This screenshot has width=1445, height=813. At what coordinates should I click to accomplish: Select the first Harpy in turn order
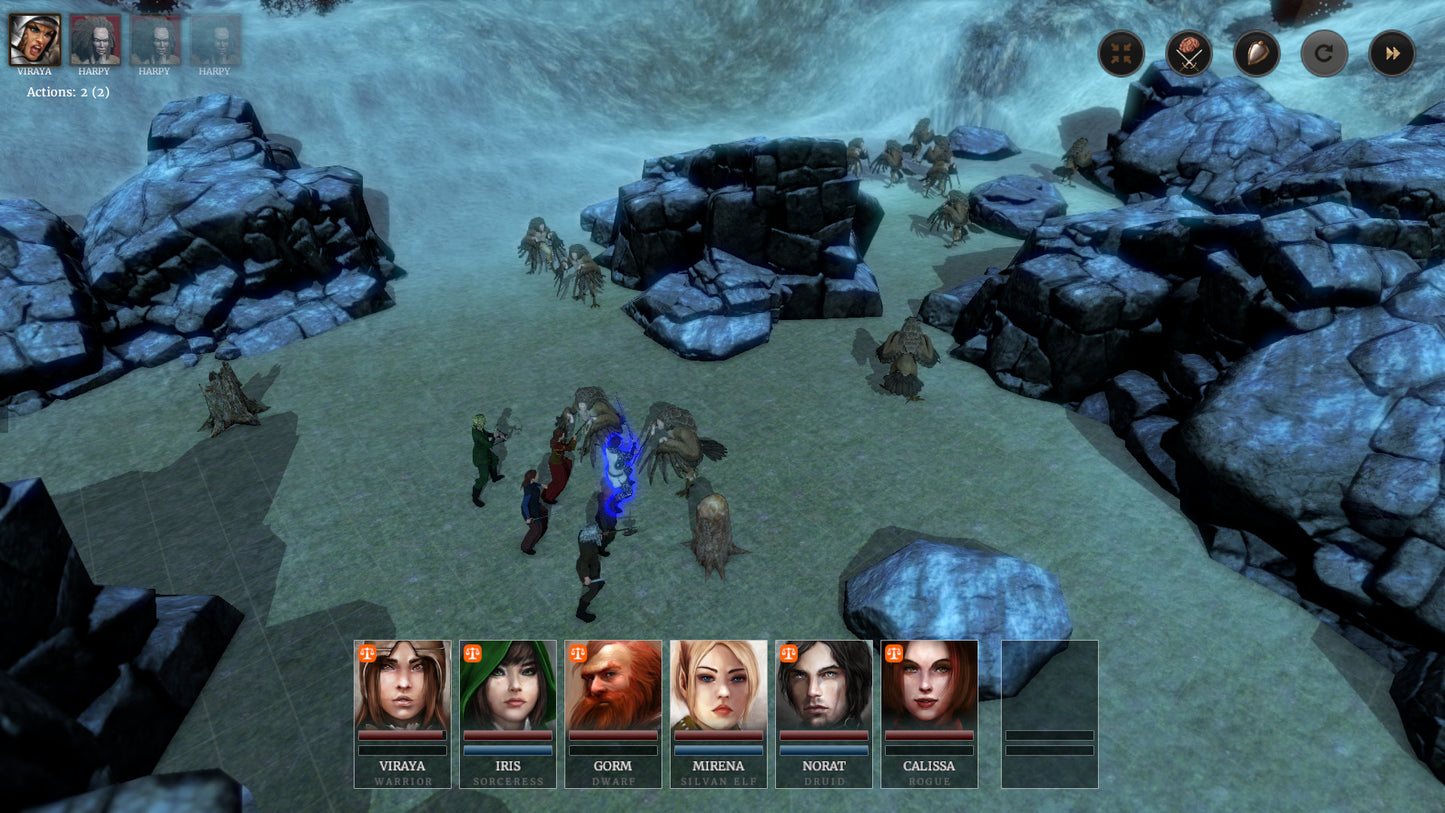click(95, 40)
